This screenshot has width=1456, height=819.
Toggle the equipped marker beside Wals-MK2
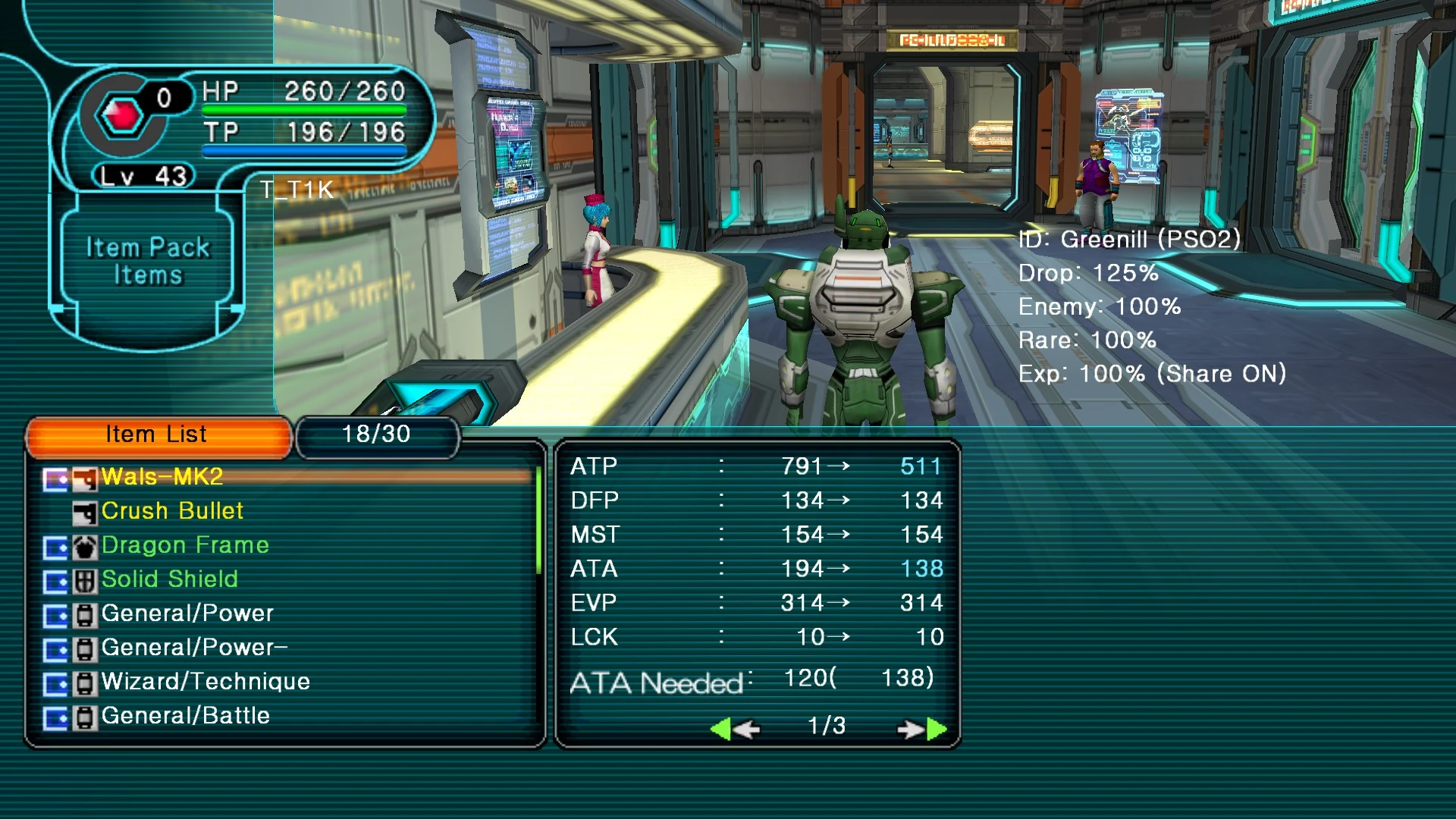(x=55, y=477)
